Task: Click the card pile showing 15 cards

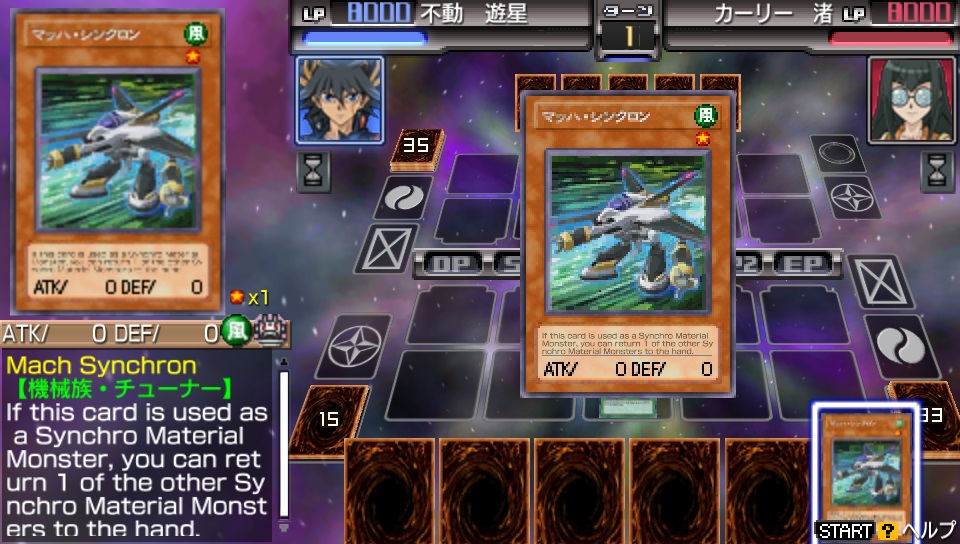Action: [327, 419]
